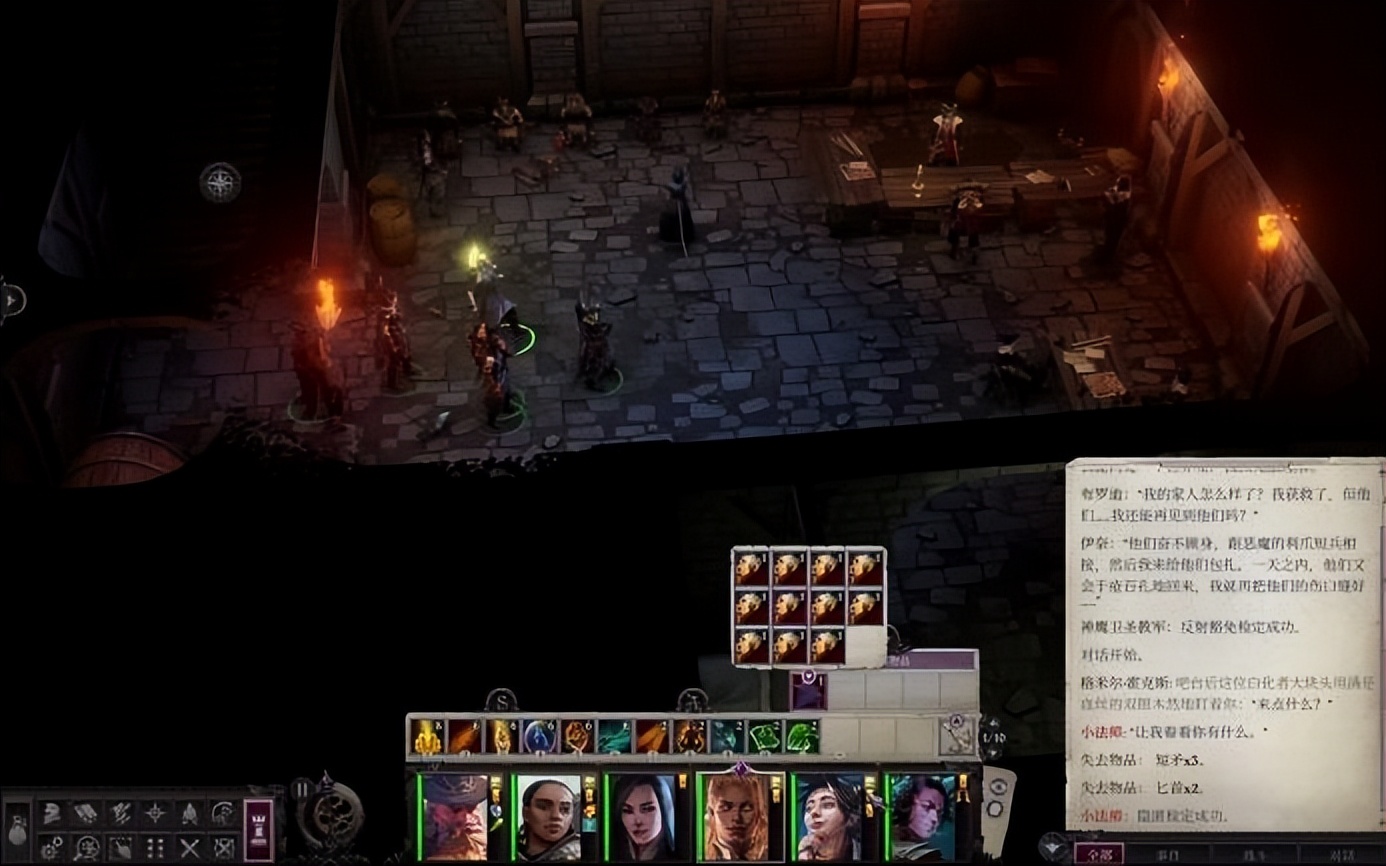Select the long black-haired woman portrait
Viewport: 1386px width, 866px height.
[x=641, y=816]
